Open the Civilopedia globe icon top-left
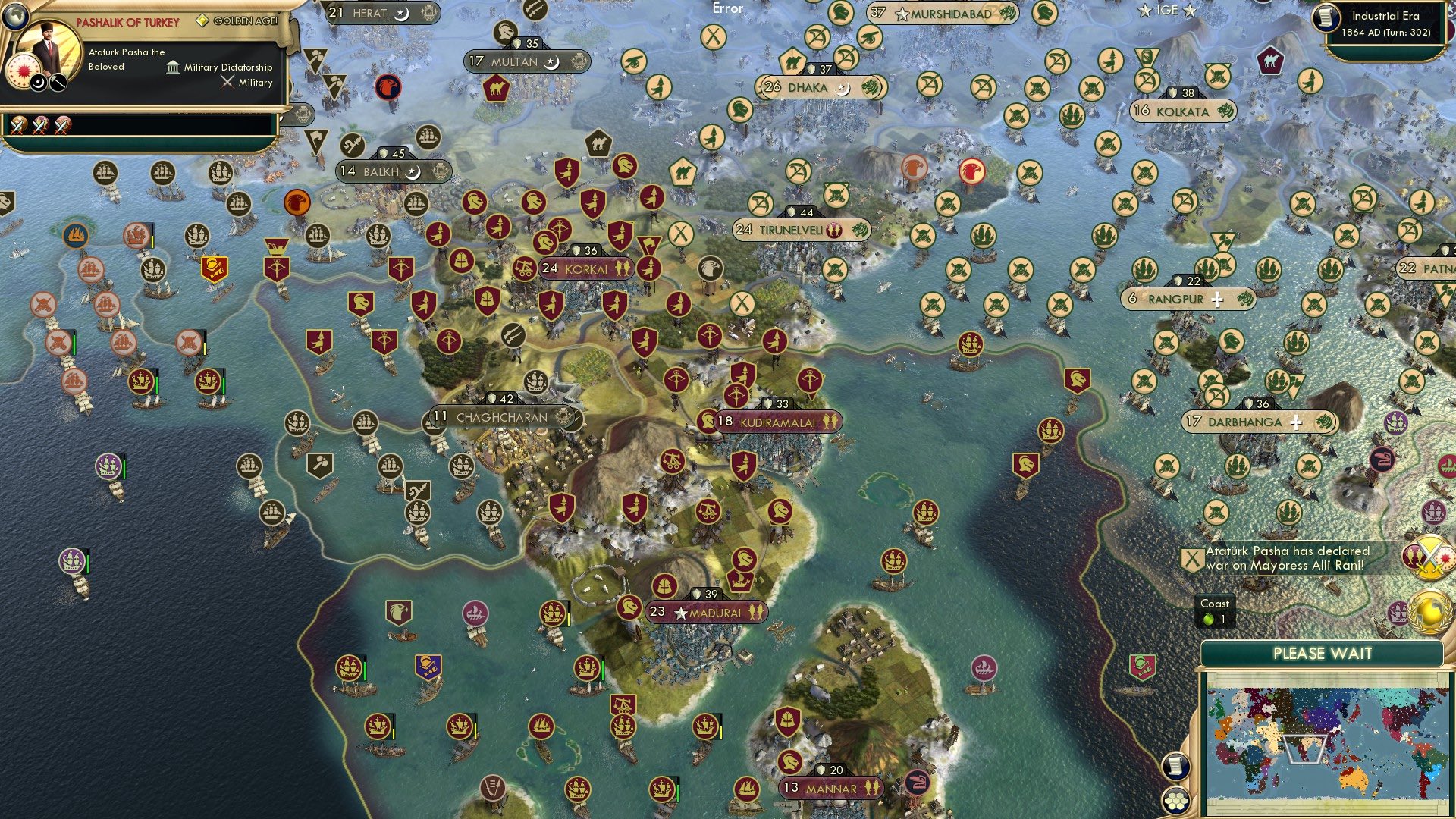1456x819 pixels. click(14, 14)
